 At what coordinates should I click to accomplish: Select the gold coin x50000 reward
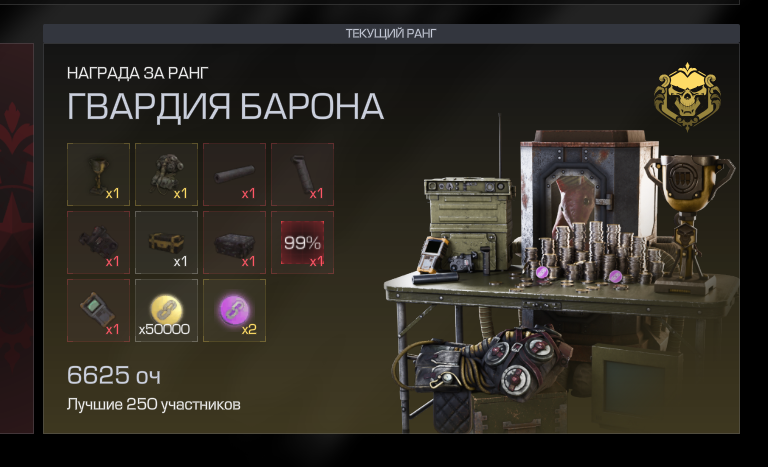(166, 310)
